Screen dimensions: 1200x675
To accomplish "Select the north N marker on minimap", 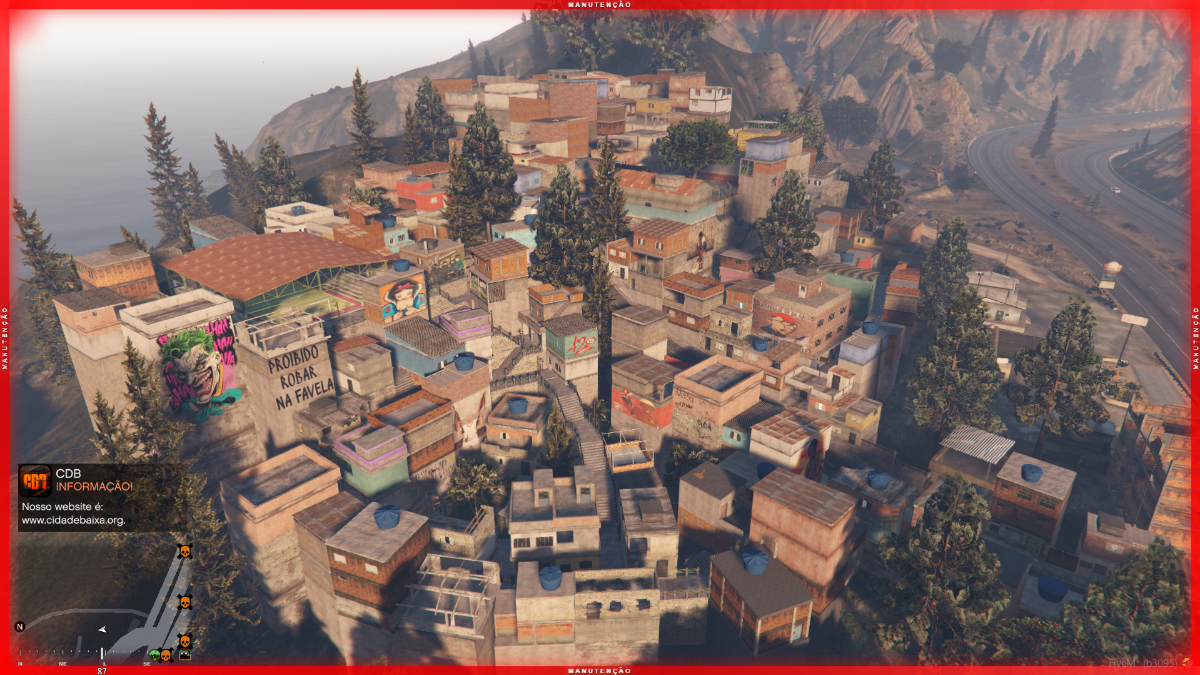I will [20, 626].
